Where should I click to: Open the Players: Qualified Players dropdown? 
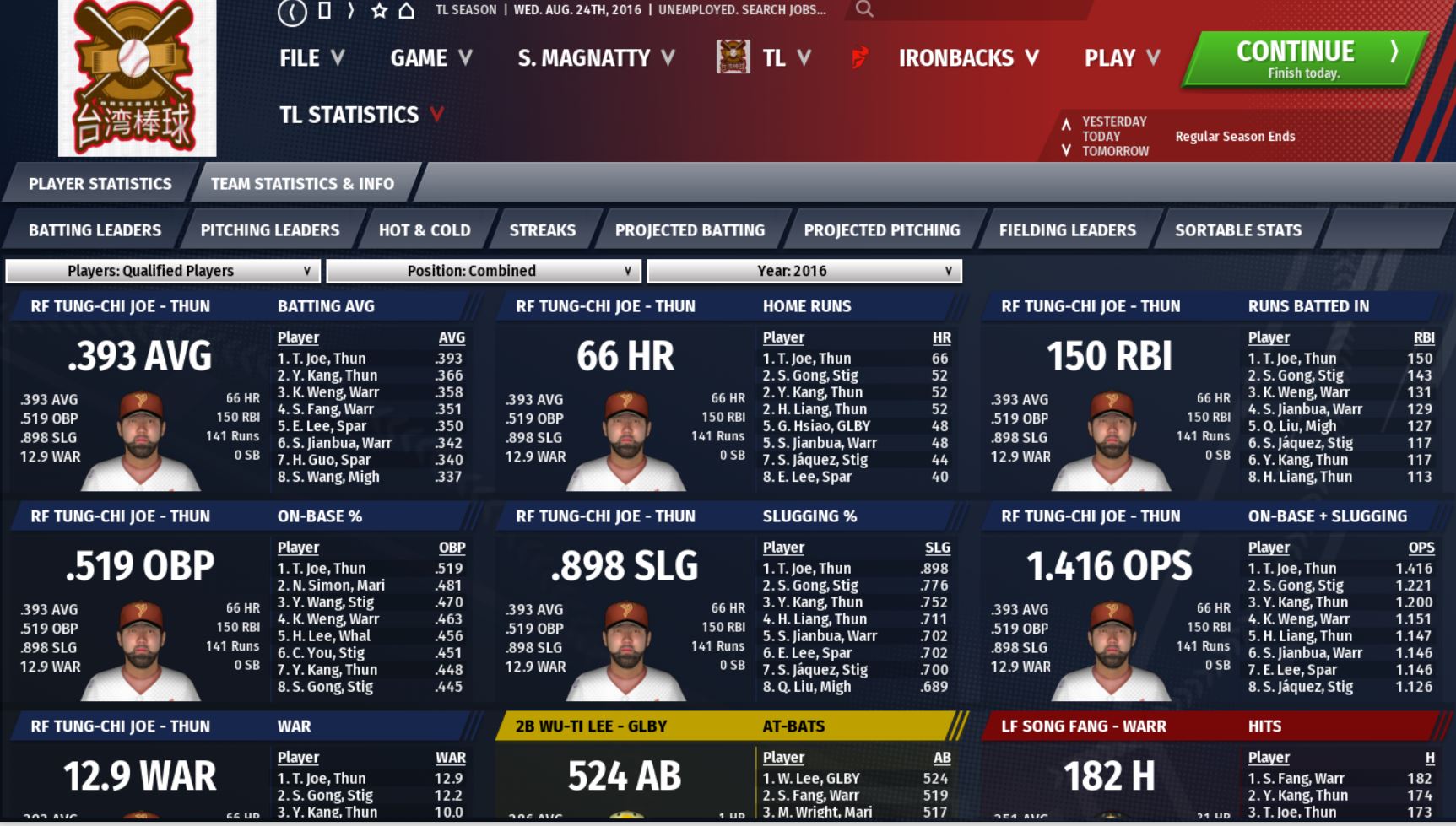click(163, 271)
